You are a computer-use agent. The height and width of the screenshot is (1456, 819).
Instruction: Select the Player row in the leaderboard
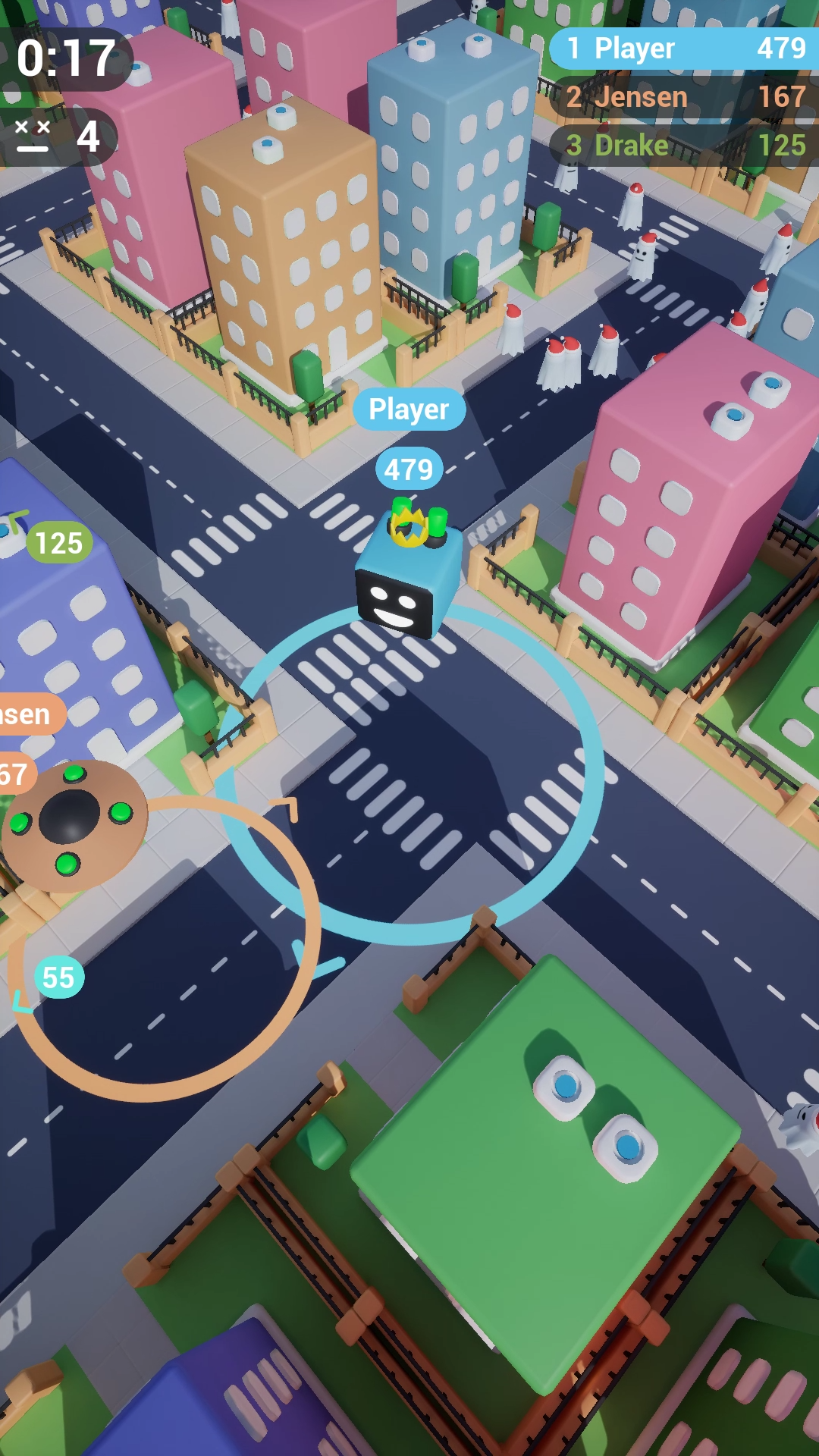coord(685,49)
